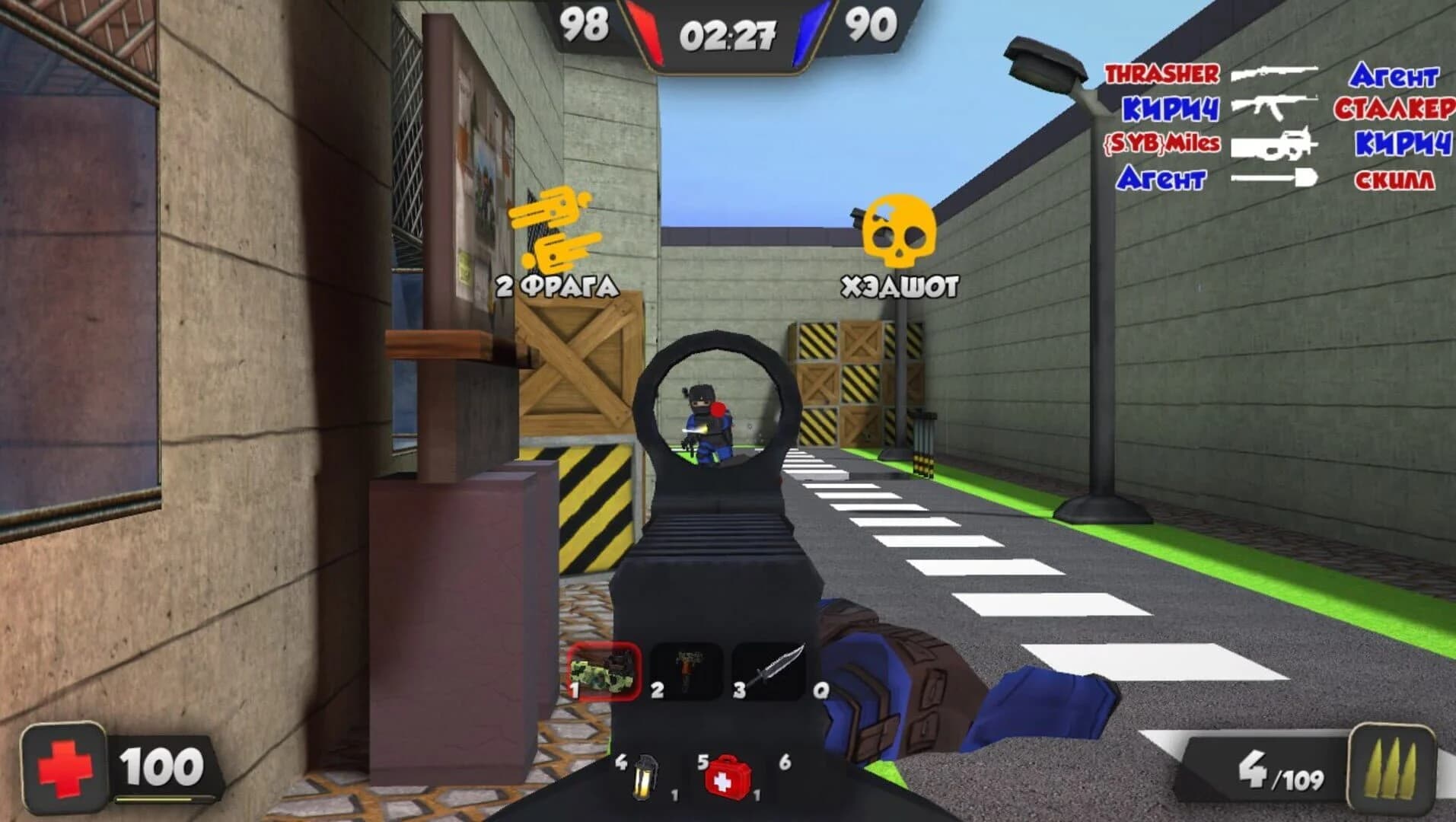This screenshot has height=822, width=1456.
Task: Select the grenade in slot 4
Action: tap(643, 776)
